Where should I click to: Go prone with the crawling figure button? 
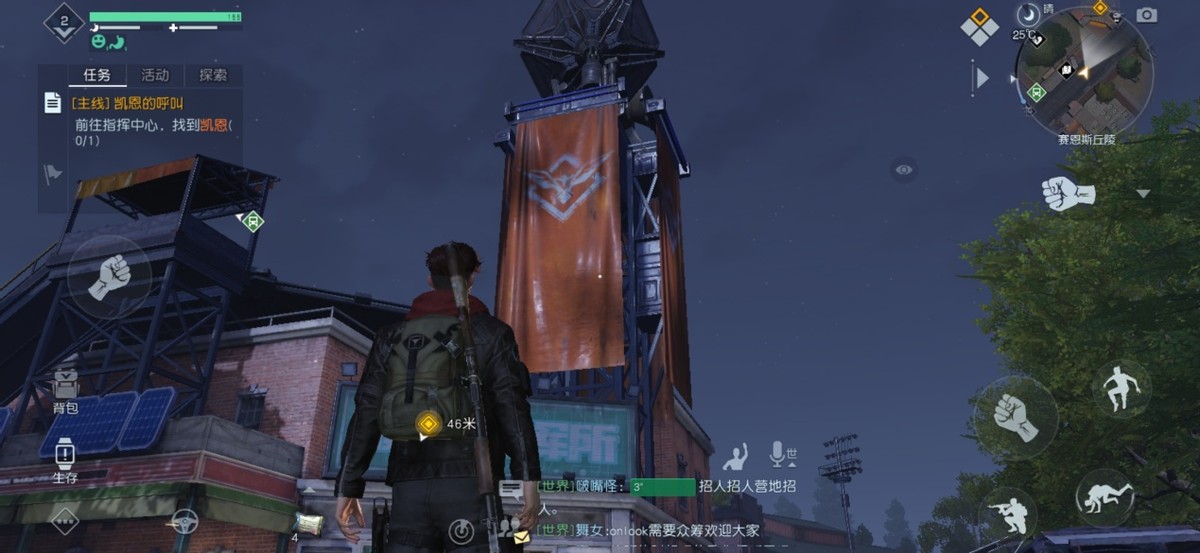pyautogui.click(x=1107, y=497)
